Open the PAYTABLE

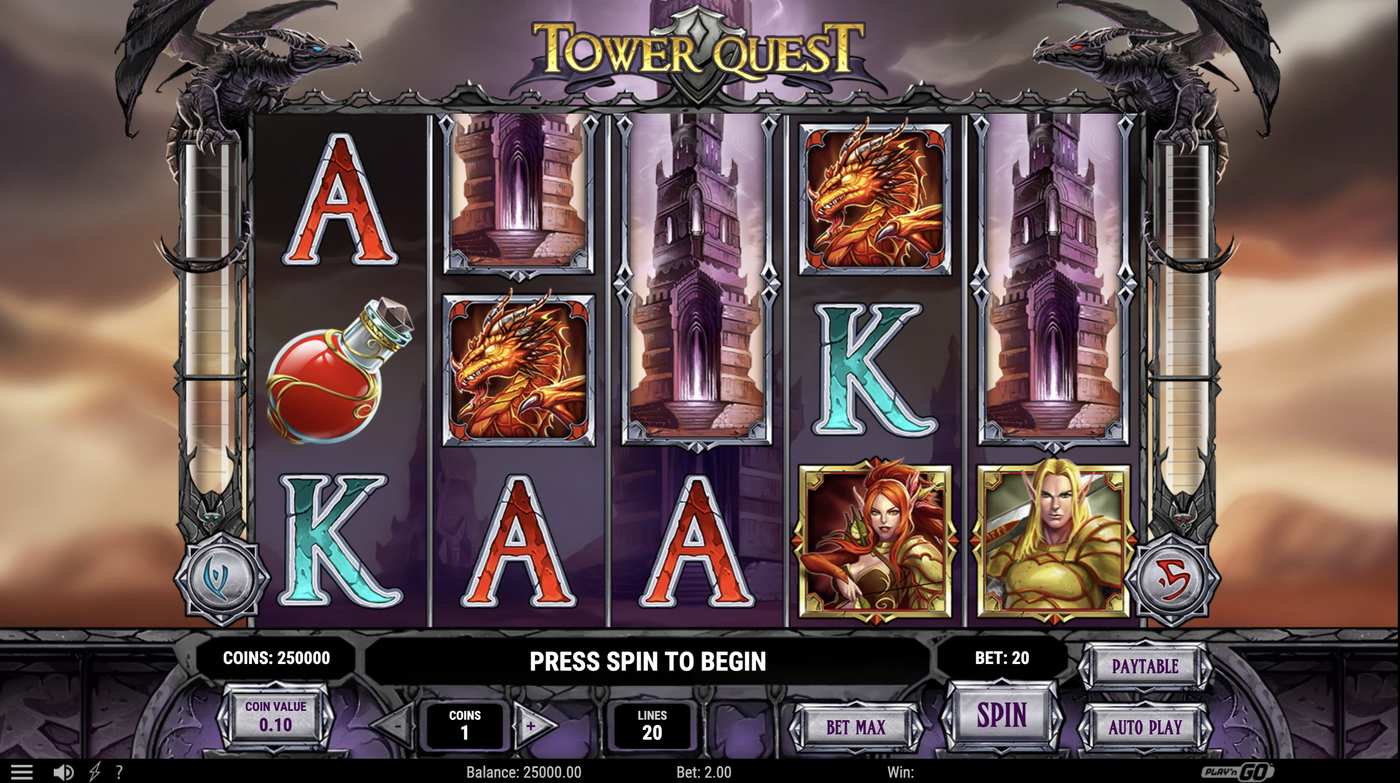[1145, 665]
